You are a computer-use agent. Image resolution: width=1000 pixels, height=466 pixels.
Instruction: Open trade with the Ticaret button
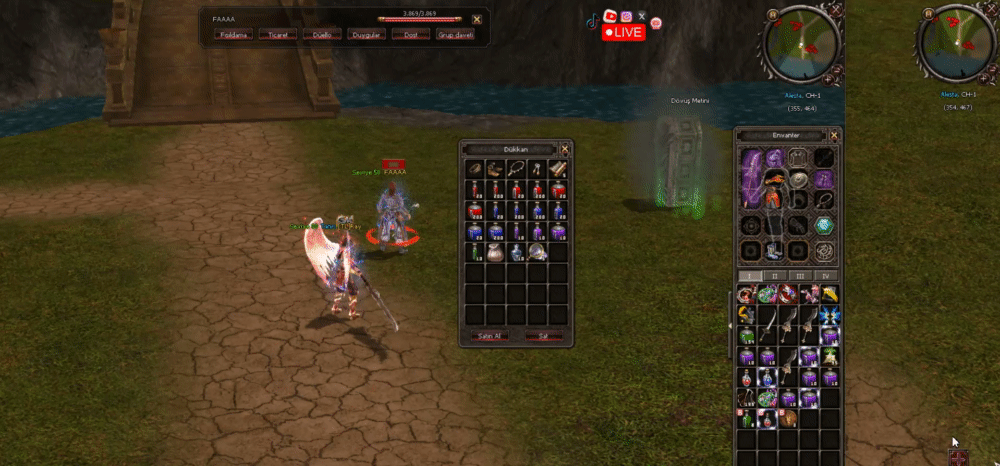click(275, 35)
